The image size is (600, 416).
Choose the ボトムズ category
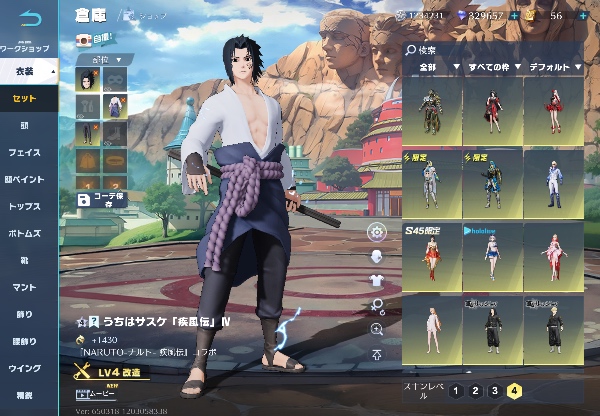[x=24, y=232]
